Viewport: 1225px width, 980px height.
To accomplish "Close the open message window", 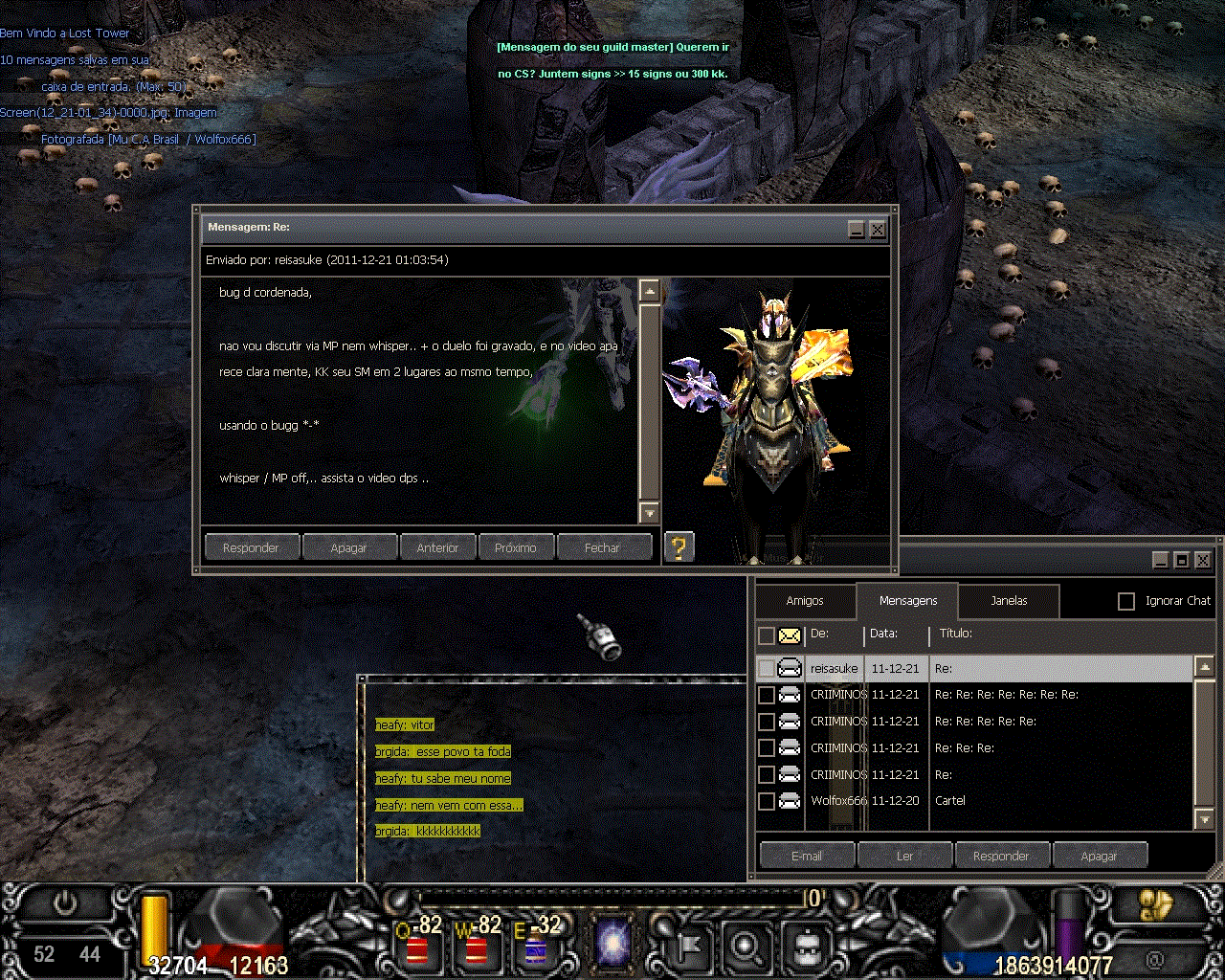I will pyautogui.click(x=878, y=229).
